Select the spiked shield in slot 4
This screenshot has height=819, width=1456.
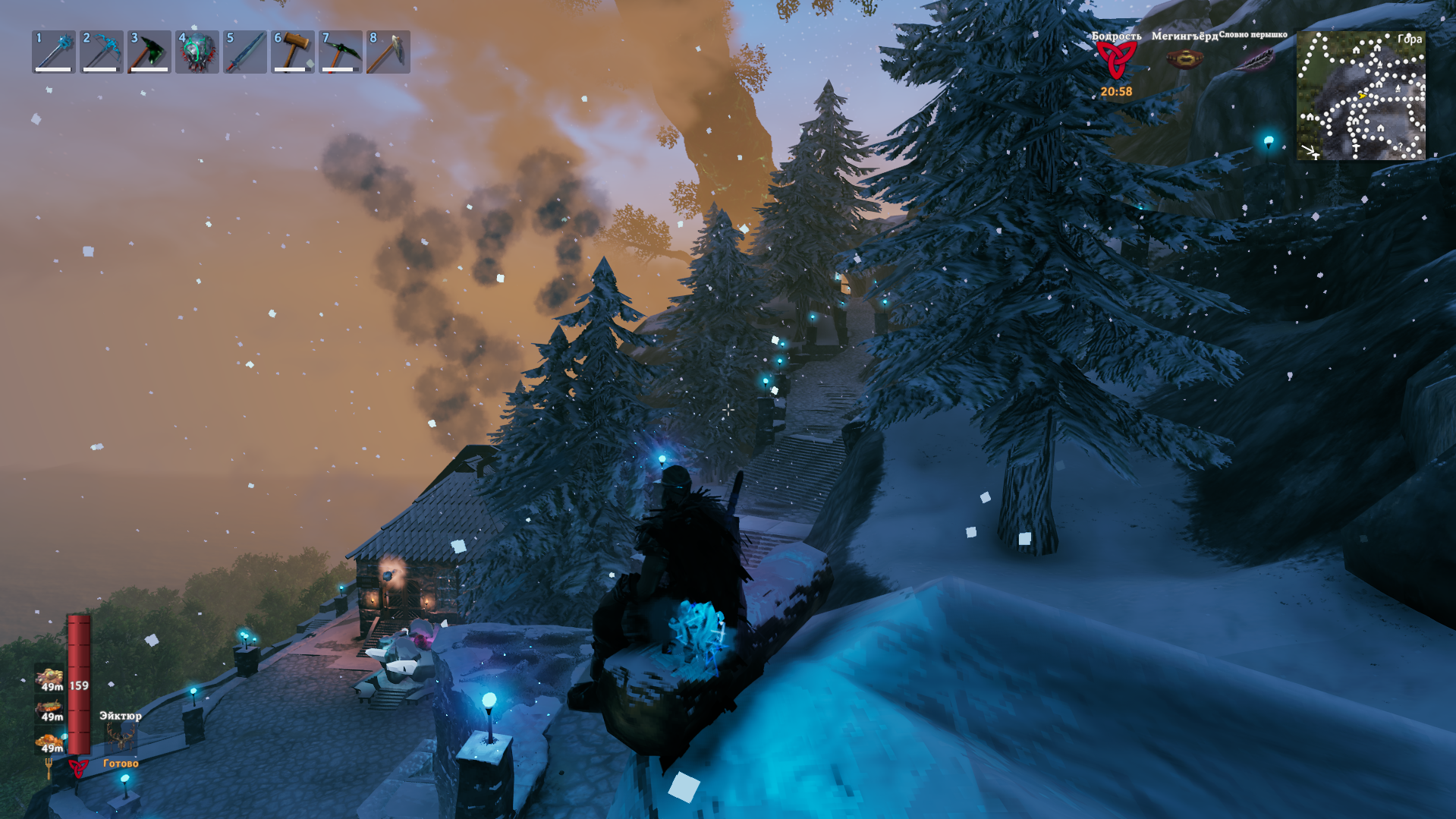pyautogui.click(x=197, y=52)
